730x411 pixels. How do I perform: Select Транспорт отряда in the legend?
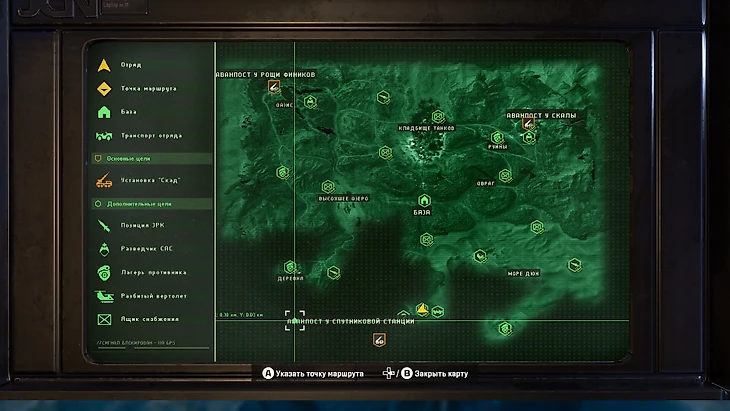coord(151,135)
